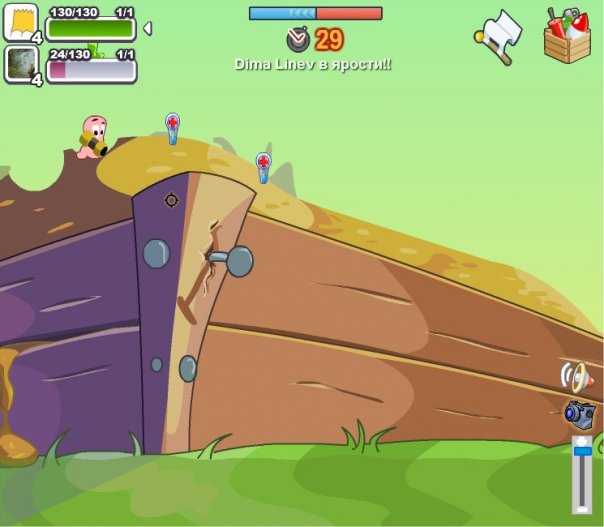Open the weapons crate arsenal
604x527 pixels.
click(x=567, y=36)
